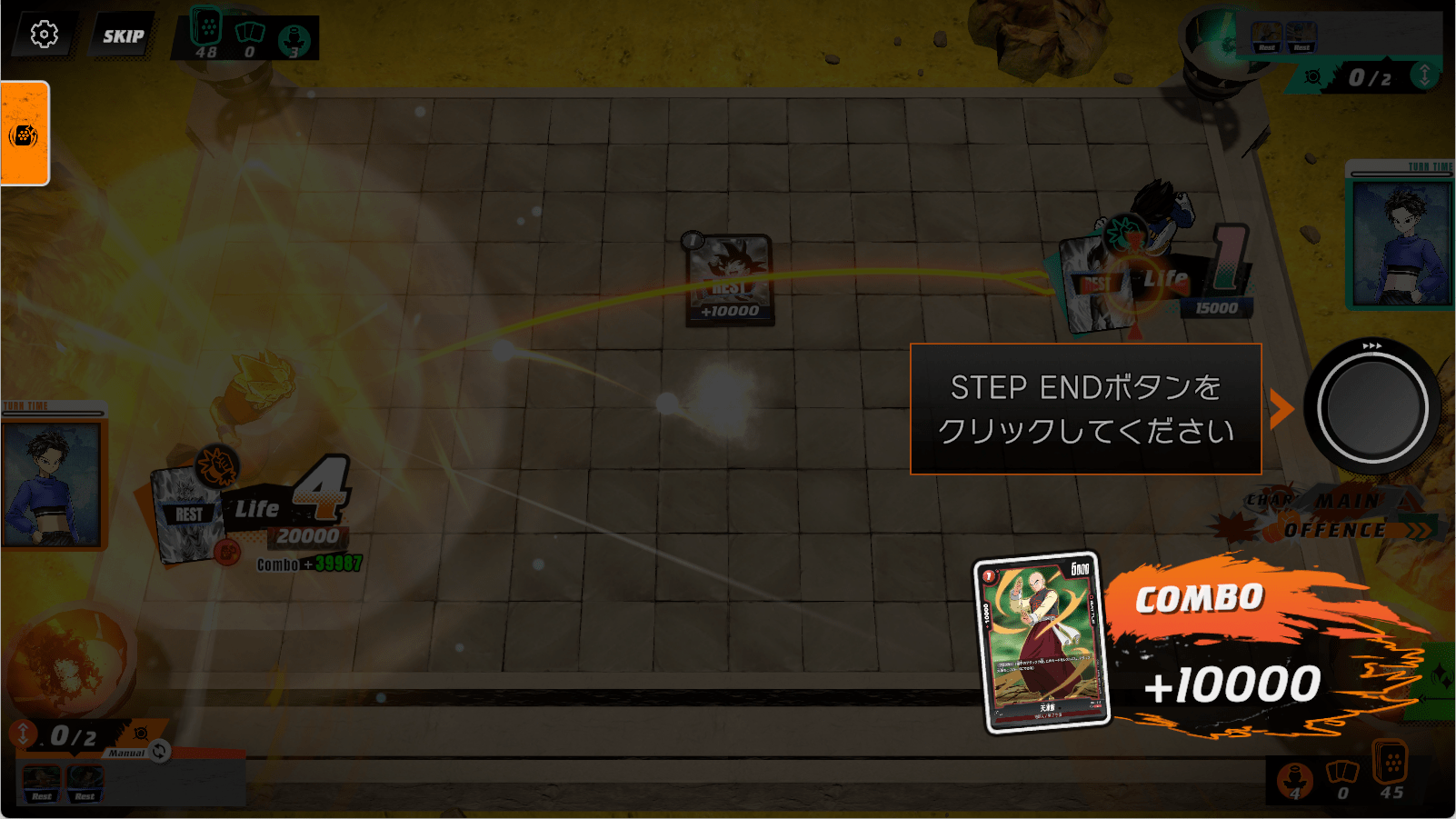1456x819 pixels.
Task: Click the round STEP END button
Action: pyautogui.click(x=1371, y=407)
